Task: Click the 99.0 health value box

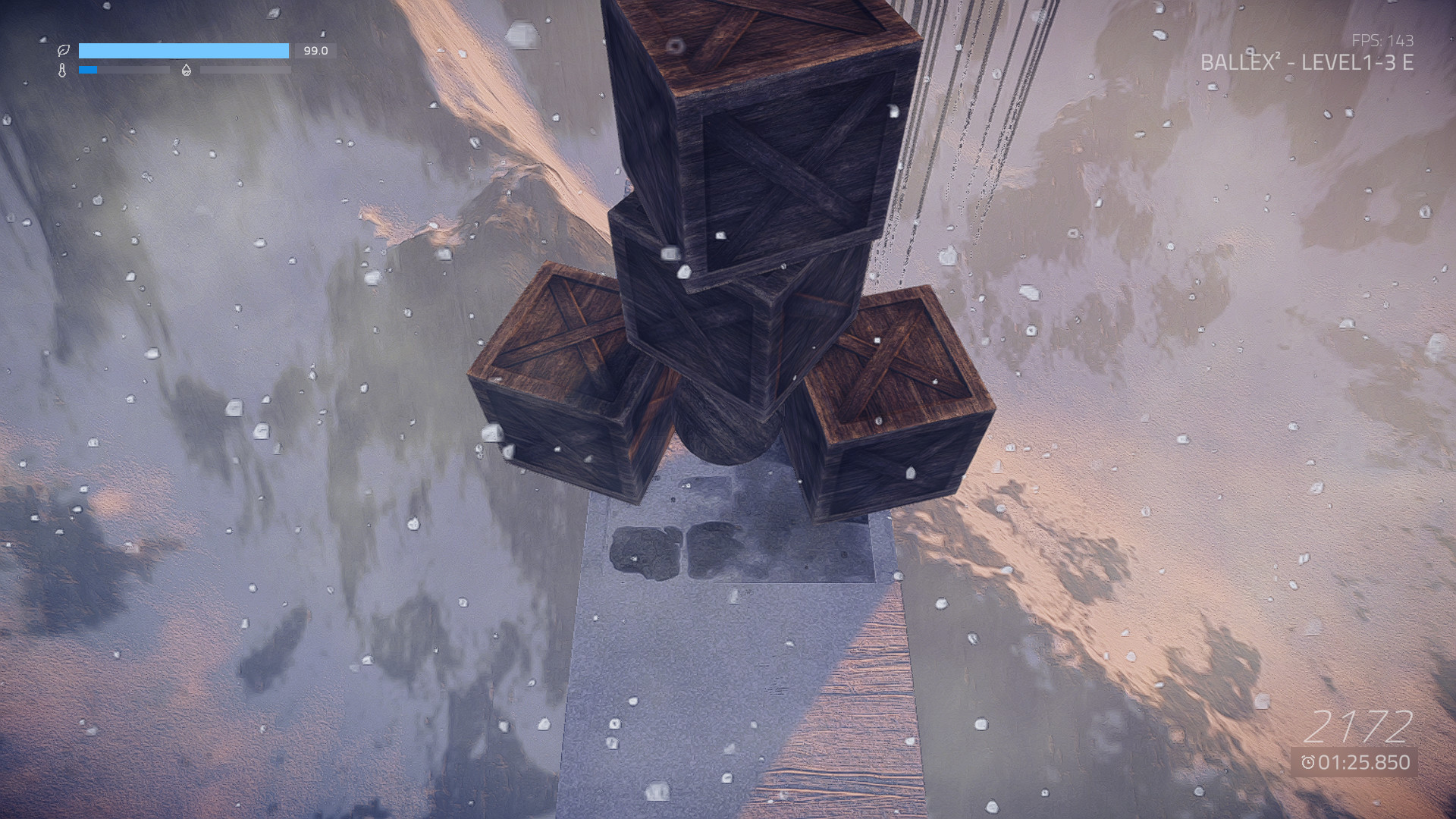Action: tap(314, 52)
